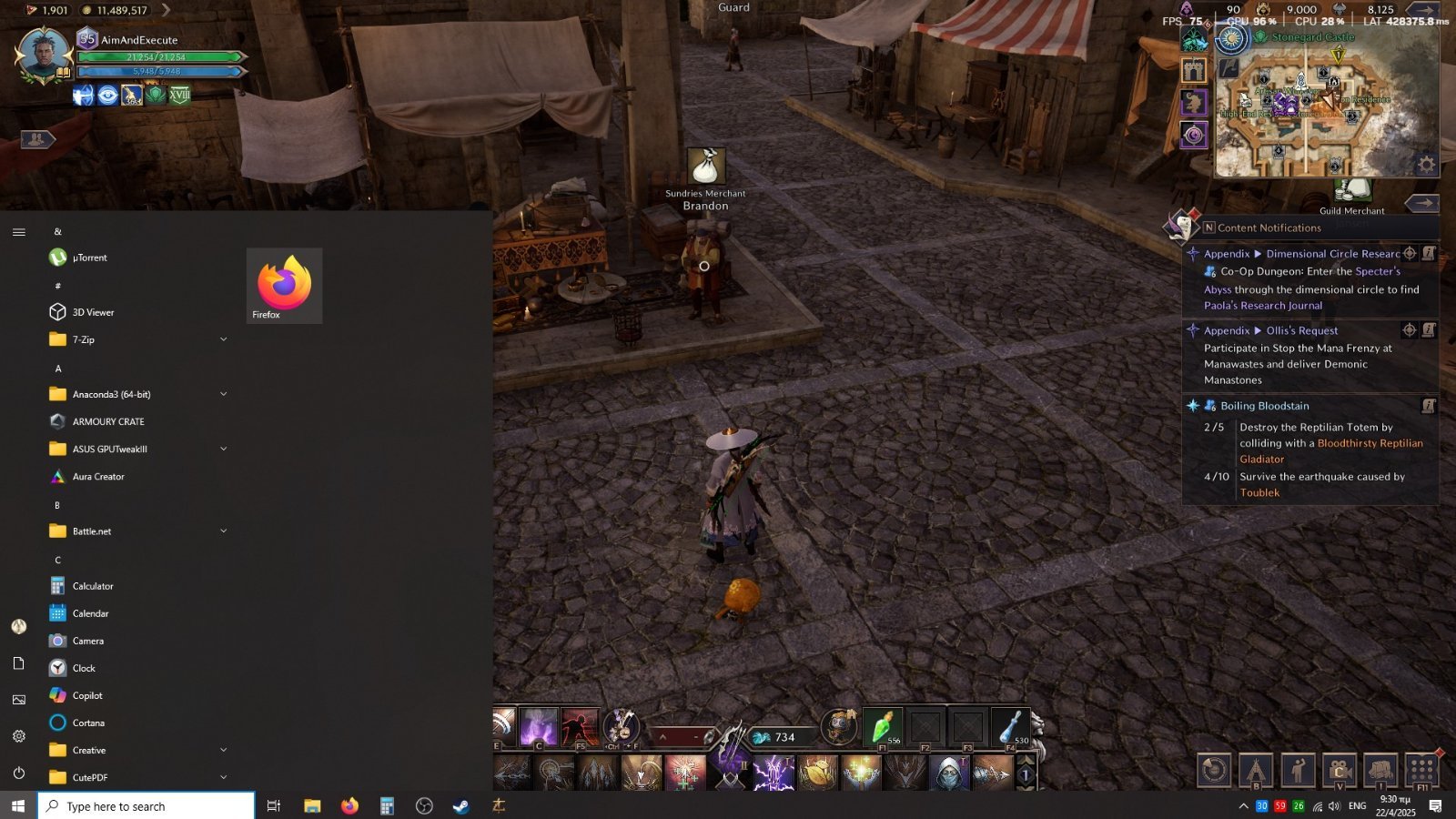Select the Dimensional Circle Research quest
Viewport: 1456px width, 819px height.
(1332, 254)
